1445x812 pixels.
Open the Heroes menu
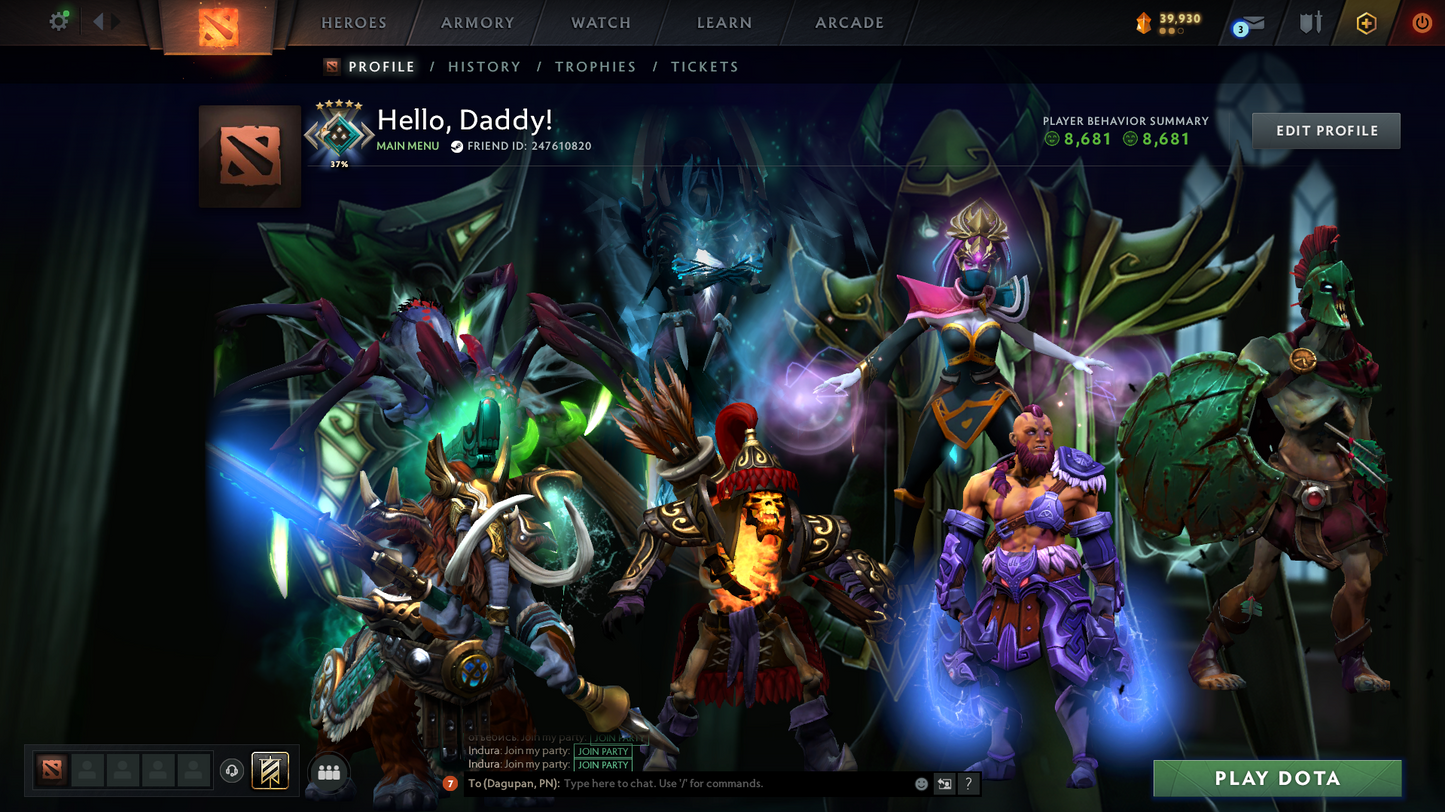pyautogui.click(x=353, y=23)
